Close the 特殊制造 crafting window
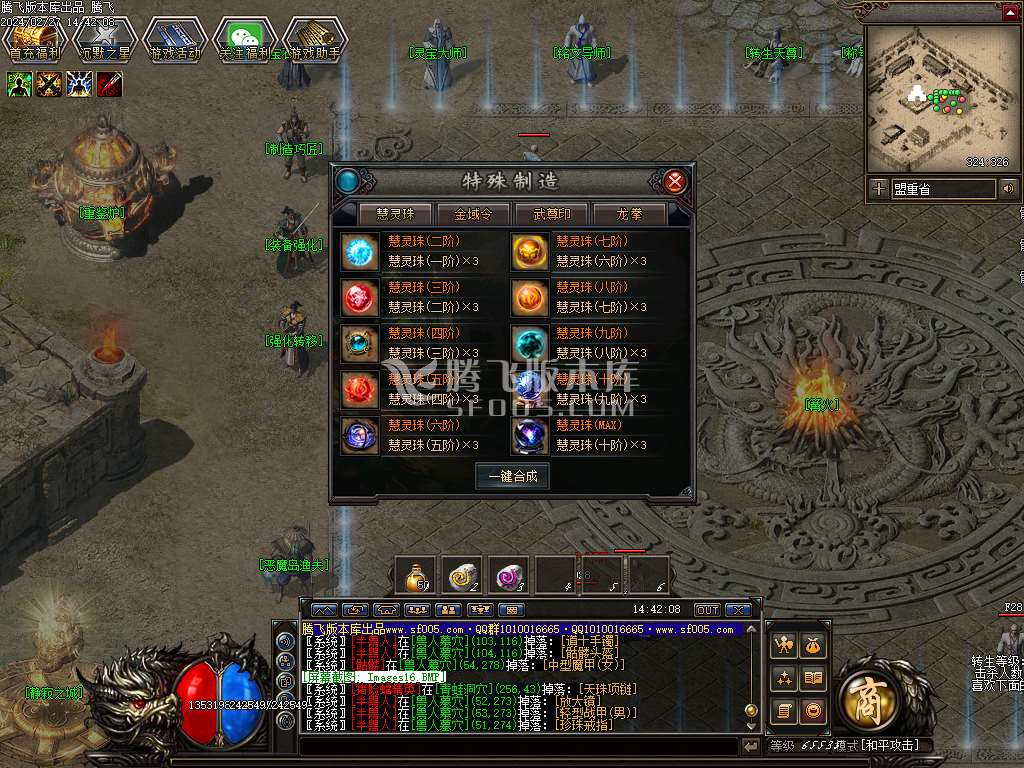Screen dimensions: 1024x768 (x=676, y=181)
